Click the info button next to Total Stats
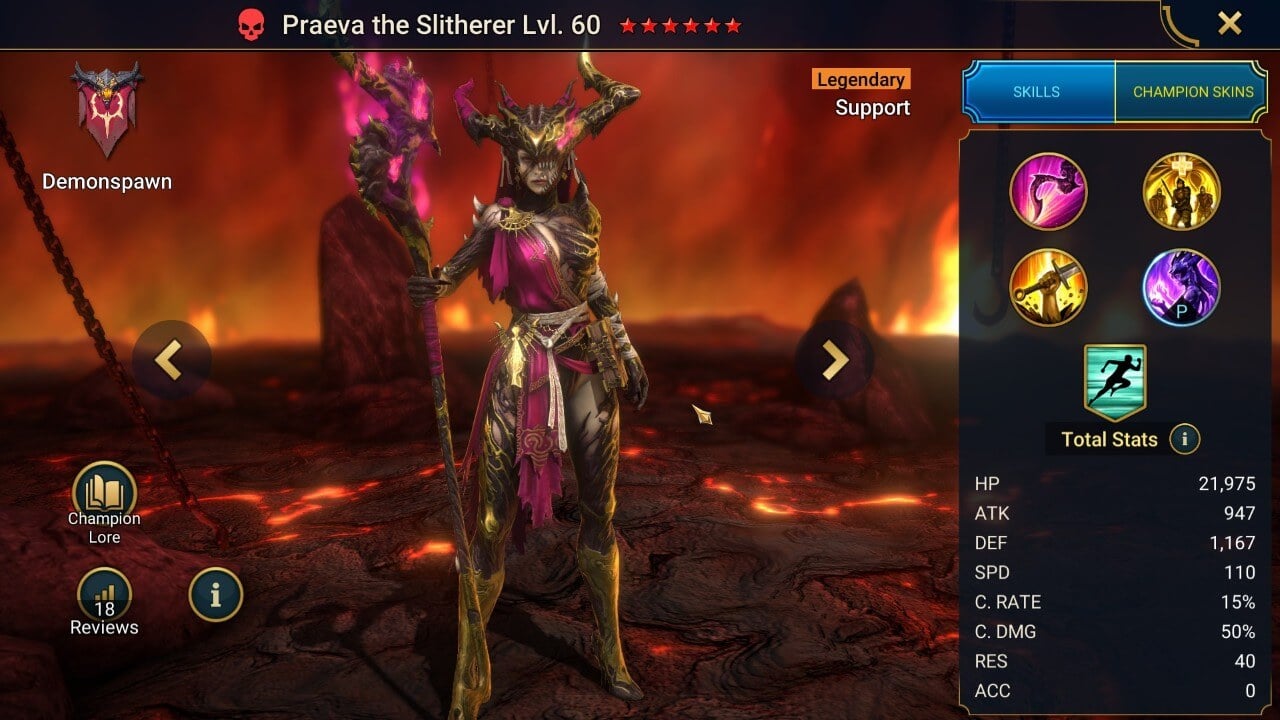The height and width of the screenshot is (720, 1280). point(1185,439)
